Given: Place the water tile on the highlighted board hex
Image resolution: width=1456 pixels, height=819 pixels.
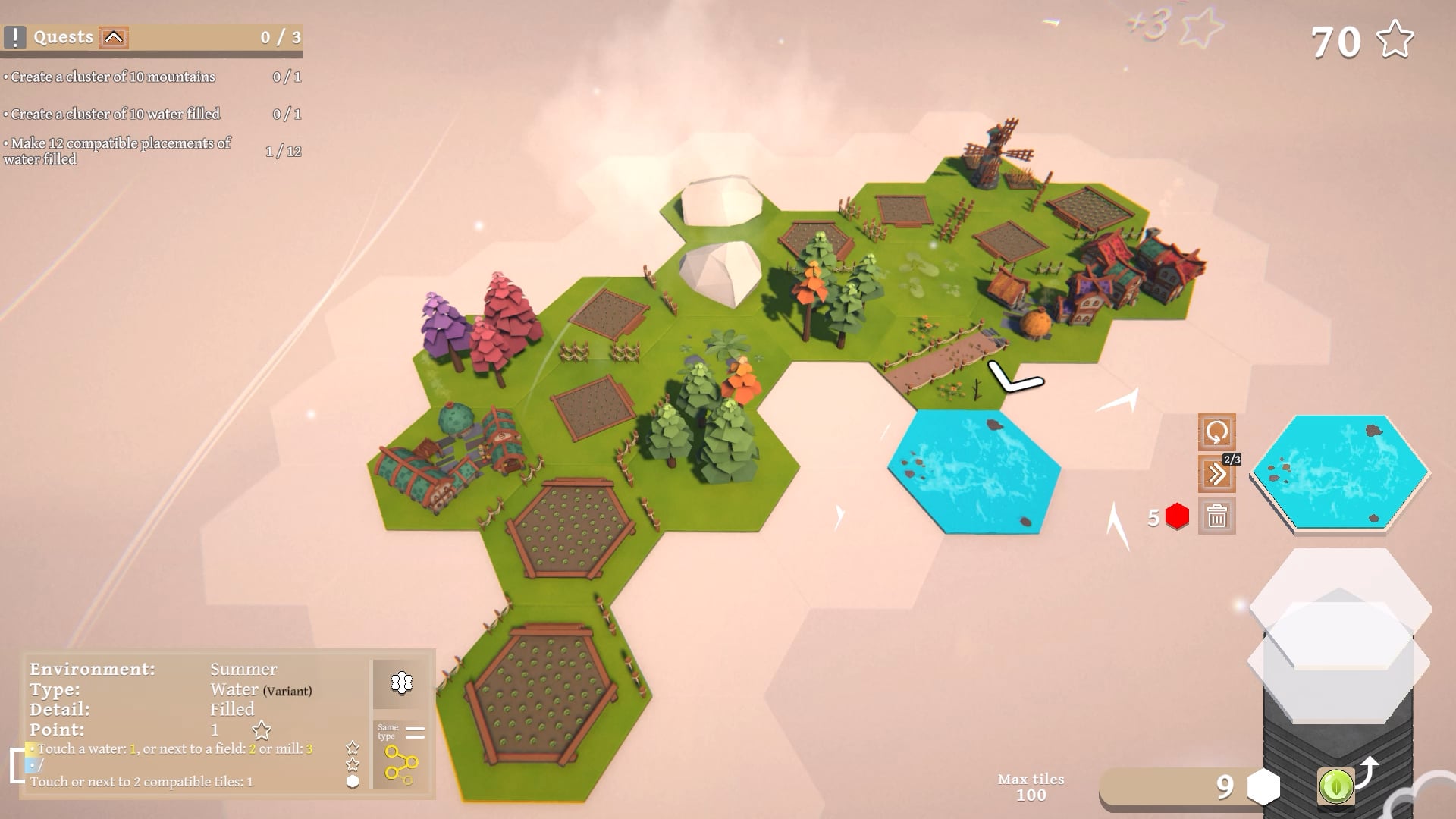Looking at the screenshot, I should pos(974,471).
